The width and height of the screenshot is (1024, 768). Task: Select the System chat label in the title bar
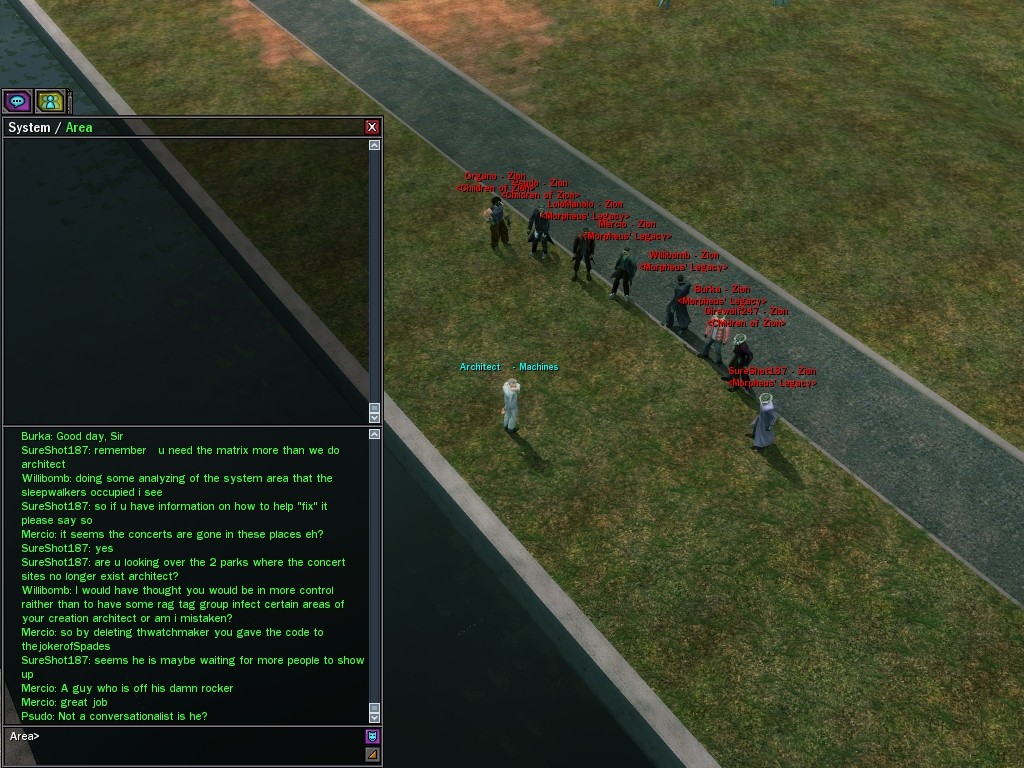29,127
